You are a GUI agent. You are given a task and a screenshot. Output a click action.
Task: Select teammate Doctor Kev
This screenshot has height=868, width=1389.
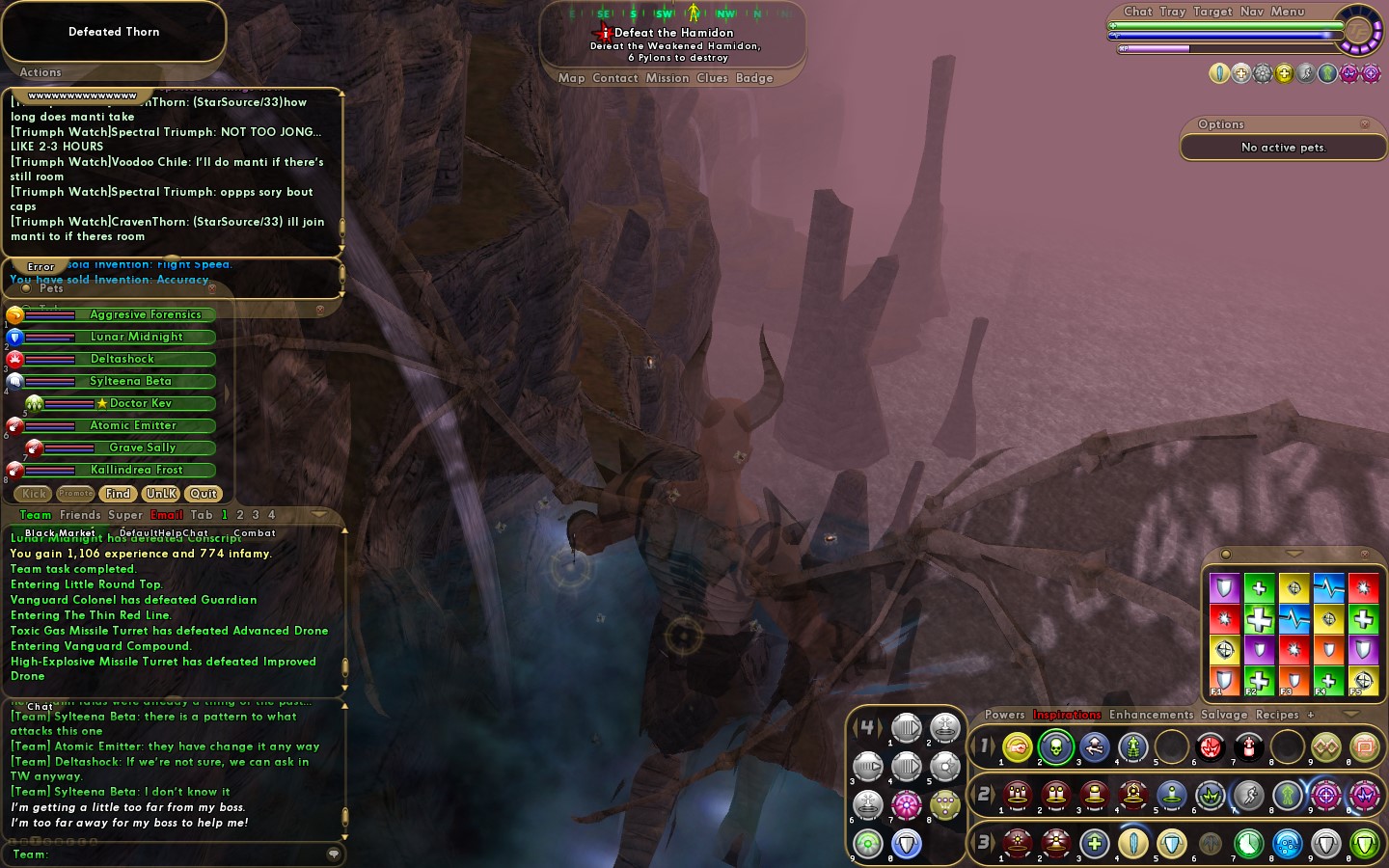point(141,403)
